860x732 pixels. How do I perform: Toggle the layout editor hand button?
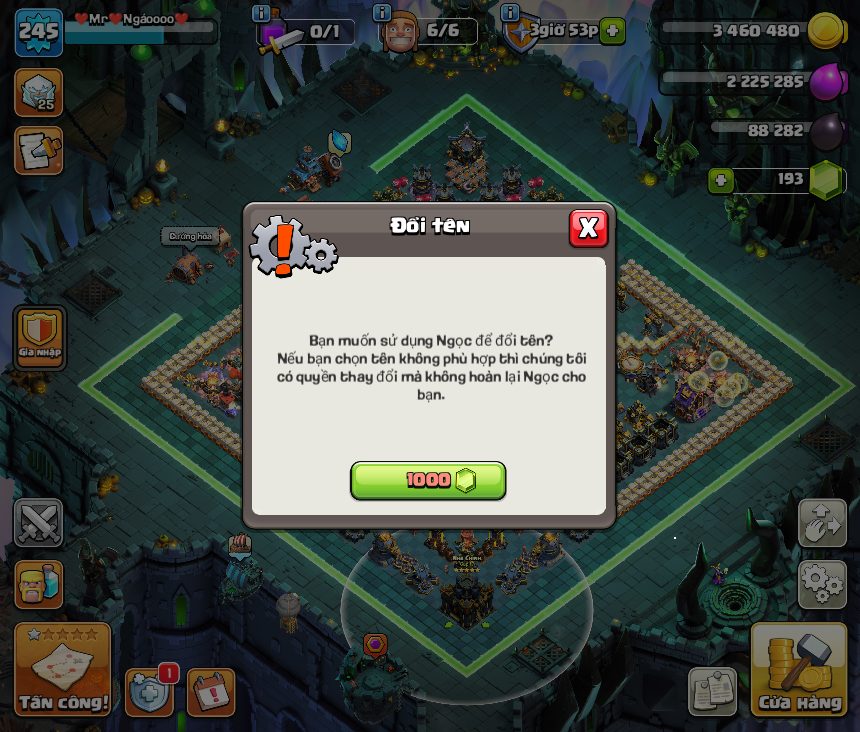coord(822,523)
